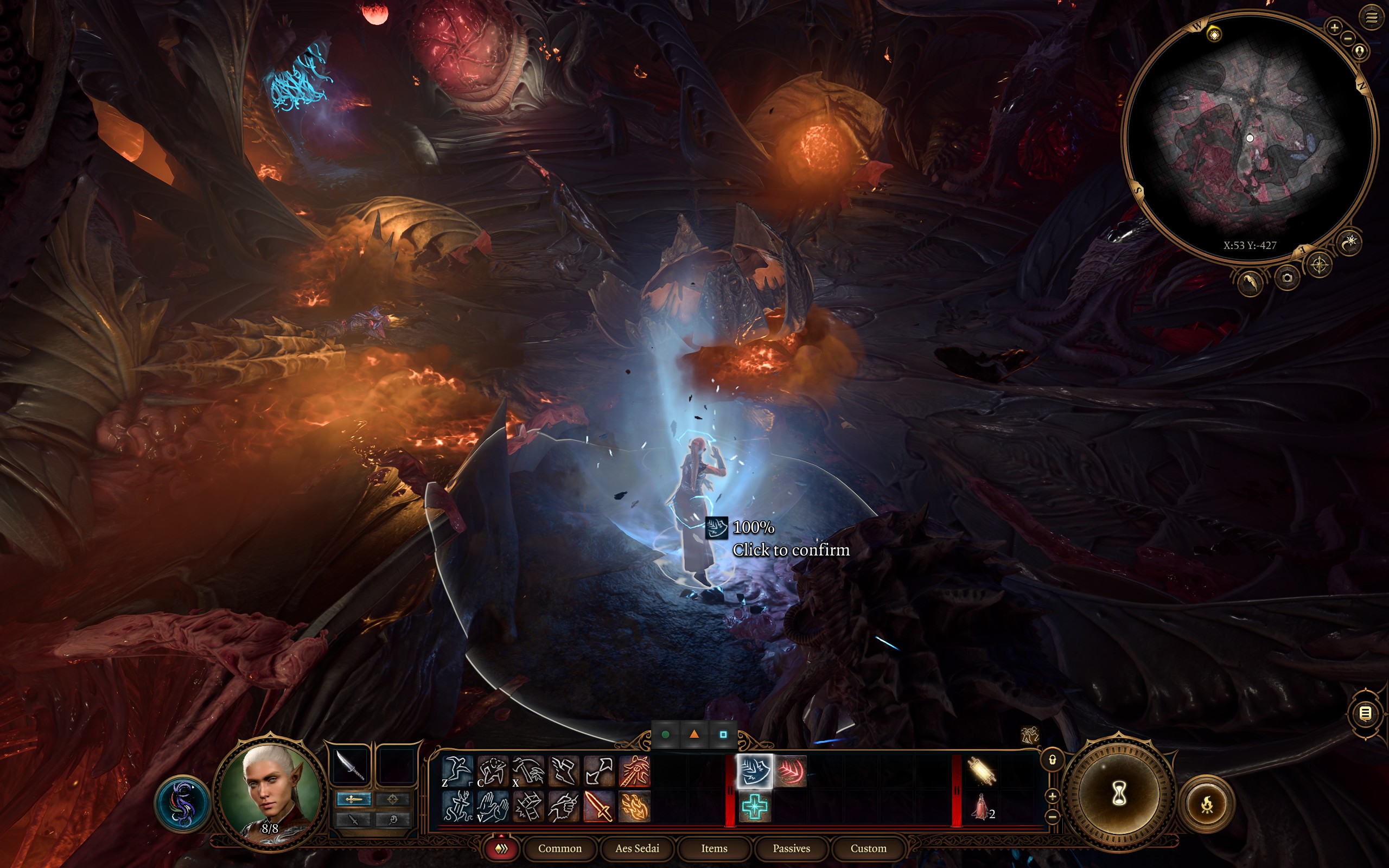
Task: Open the Common hotbar tab
Action: (559, 848)
